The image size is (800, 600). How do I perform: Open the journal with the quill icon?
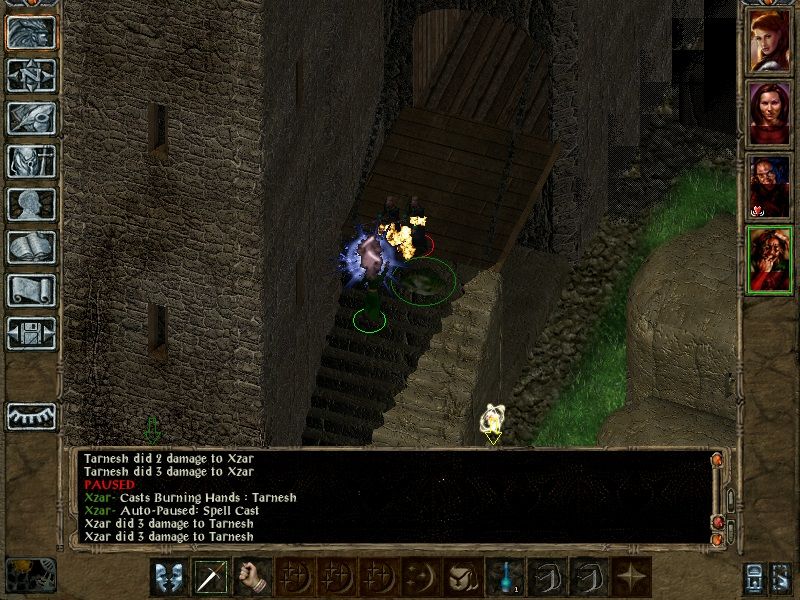point(31,118)
